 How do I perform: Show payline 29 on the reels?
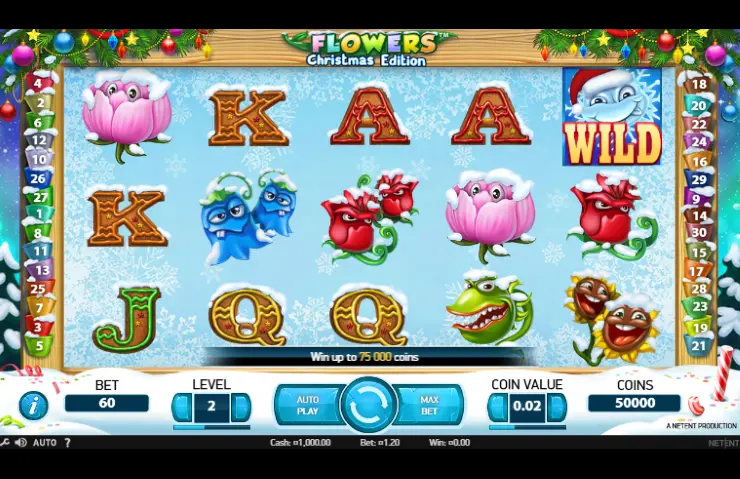coord(700,179)
